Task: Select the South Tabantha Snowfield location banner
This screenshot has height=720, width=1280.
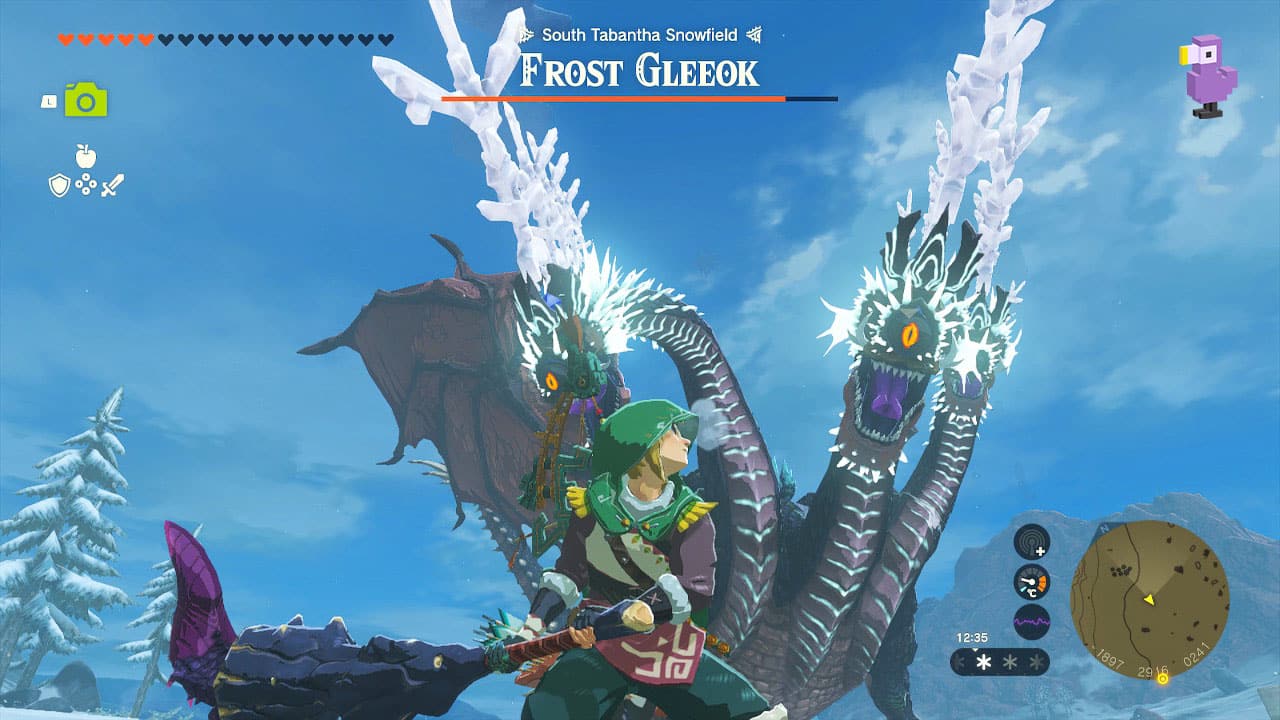Action: 638,35
